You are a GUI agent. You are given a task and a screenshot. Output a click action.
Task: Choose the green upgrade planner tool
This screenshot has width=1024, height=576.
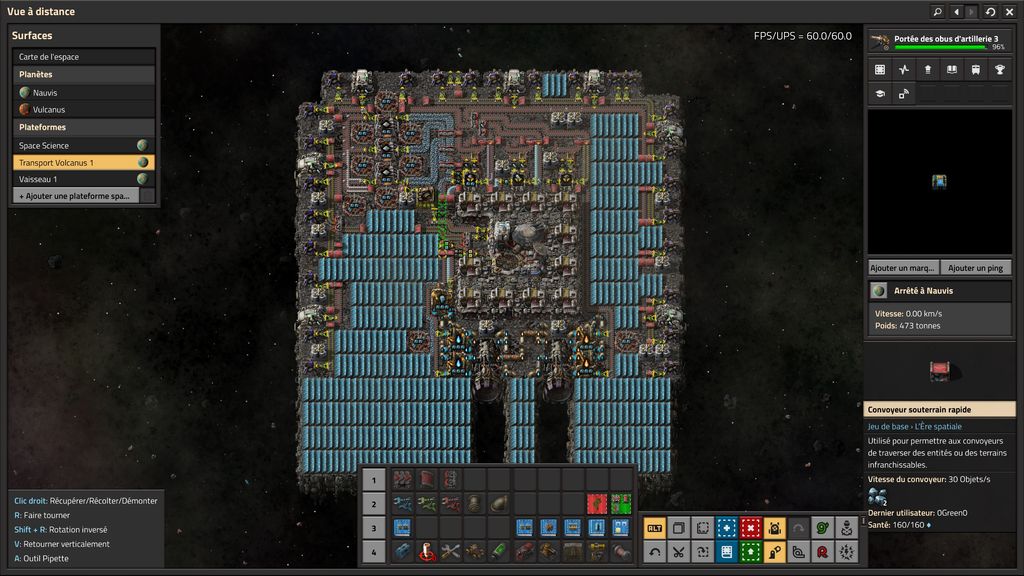(751, 551)
